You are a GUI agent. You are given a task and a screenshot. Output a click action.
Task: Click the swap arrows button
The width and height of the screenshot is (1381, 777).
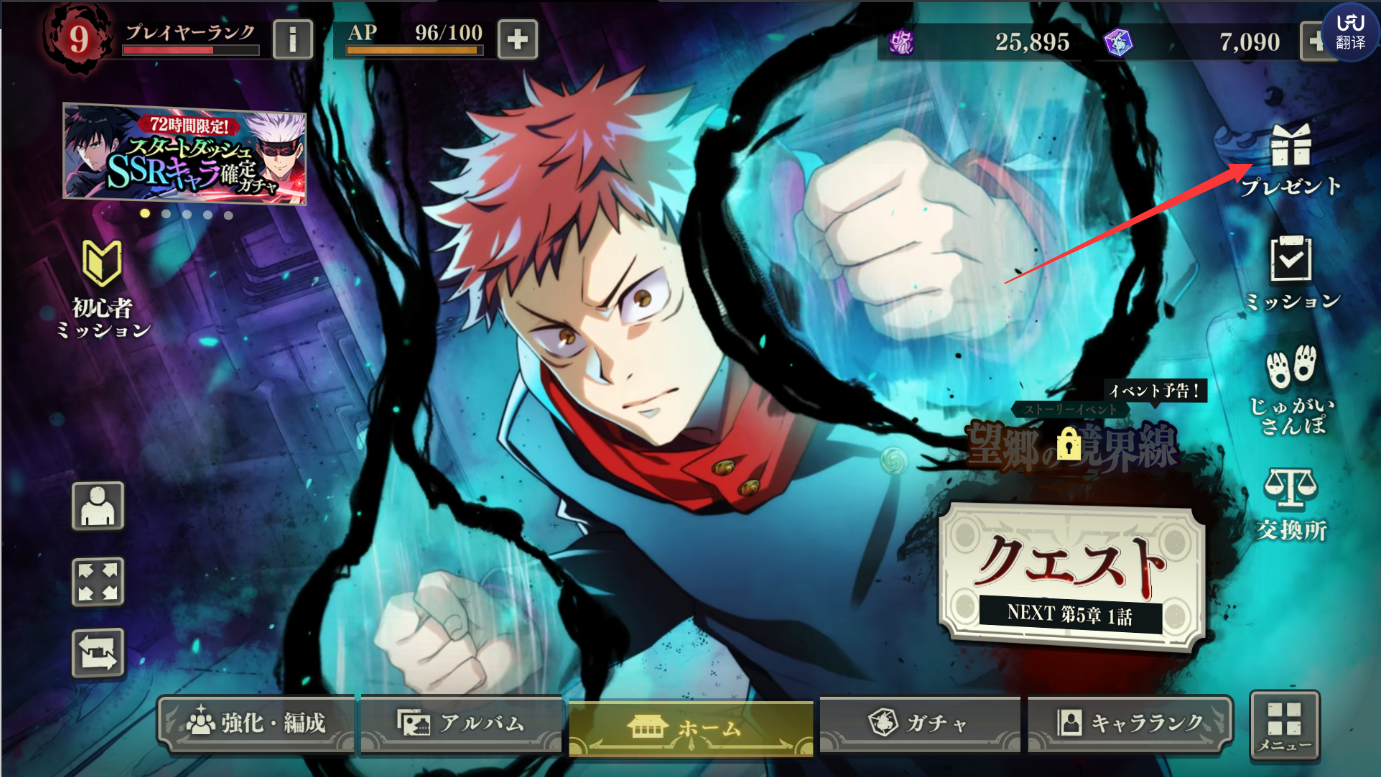point(98,654)
